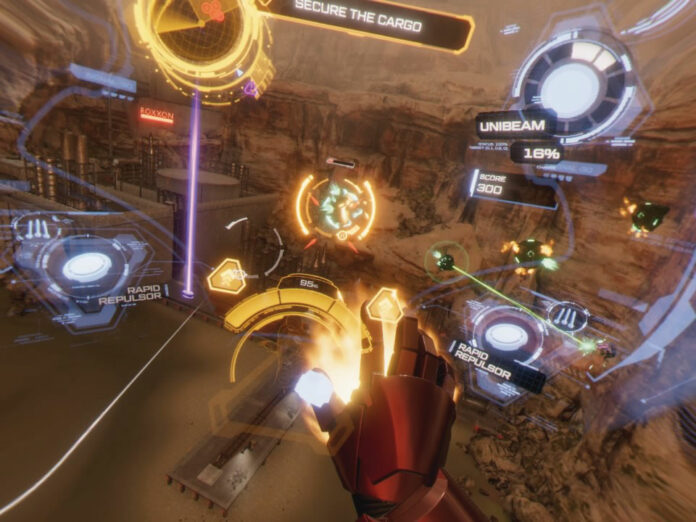Open the Secure the Cargo objective banner
This screenshot has width=696, height=522.
tap(361, 24)
